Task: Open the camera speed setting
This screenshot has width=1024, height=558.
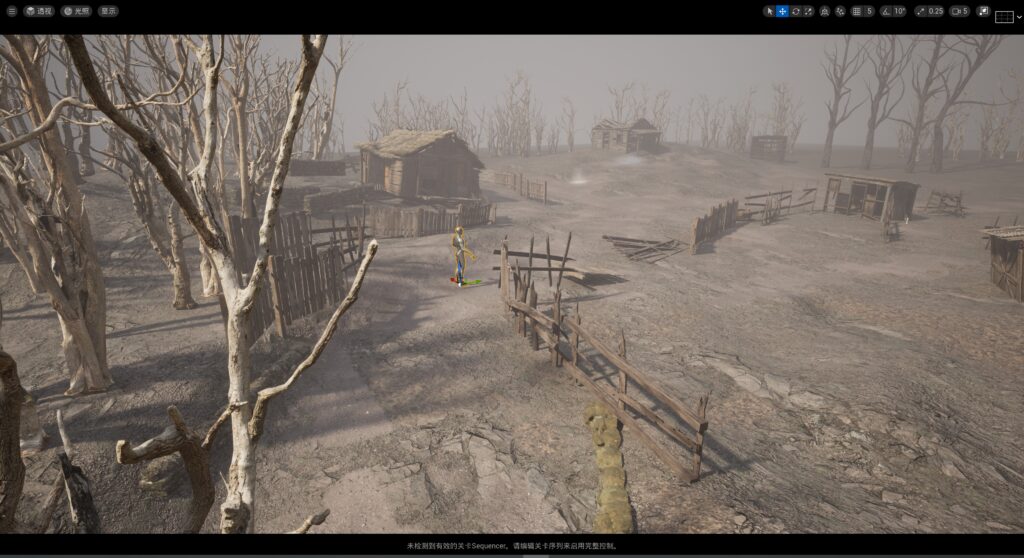Action: point(959,11)
